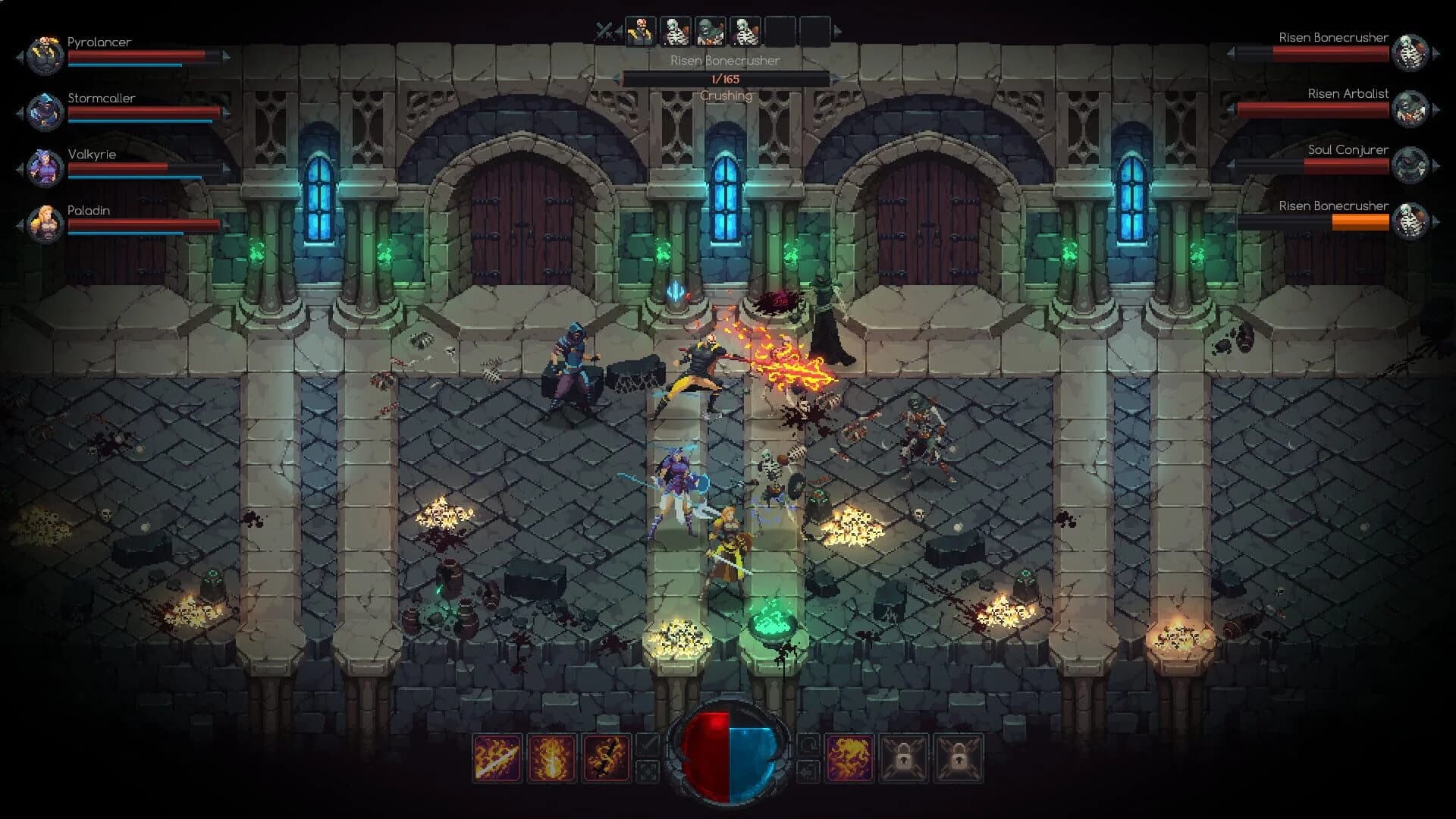Select the Risen Bonecrusher turn-order portrait
The height and width of the screenshot is (819, 1456).
(x=675, y=30)
